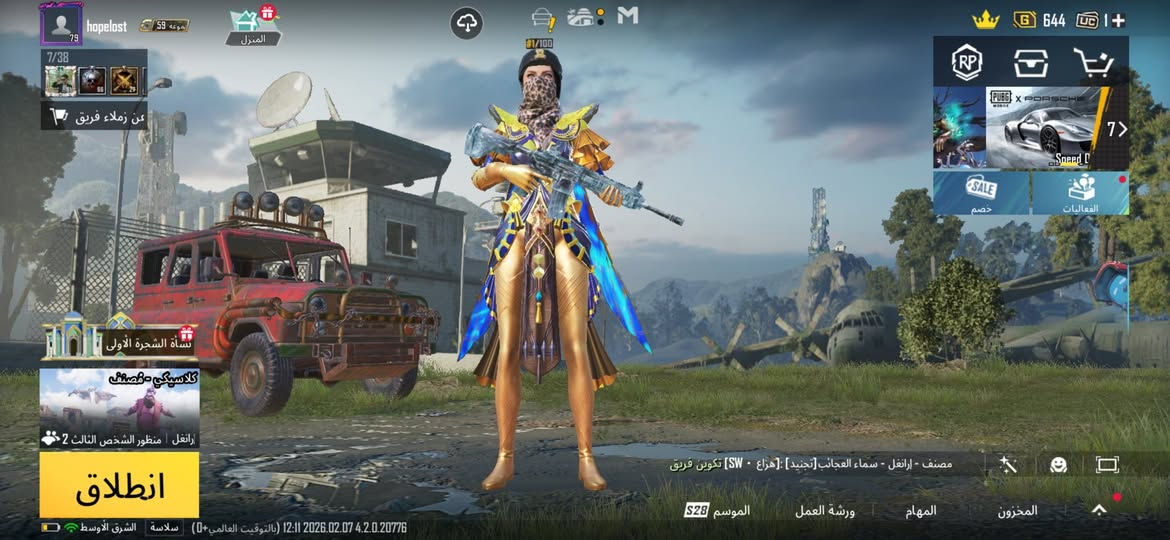This screenshot has height=540, width=1170.
Task: Open the الفعاليات events tile
Action: coord(1081,192)
